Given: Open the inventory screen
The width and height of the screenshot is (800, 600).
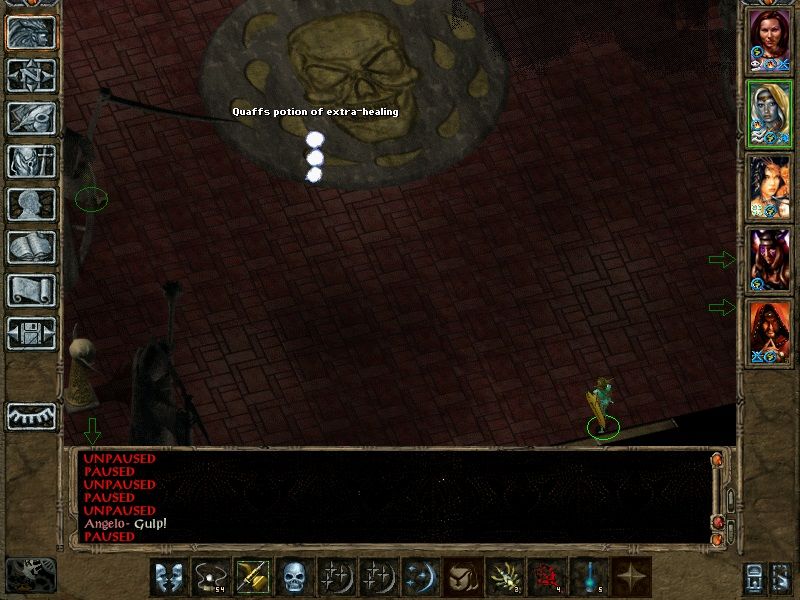Looking at the screenshot, I should pos(32,161).
